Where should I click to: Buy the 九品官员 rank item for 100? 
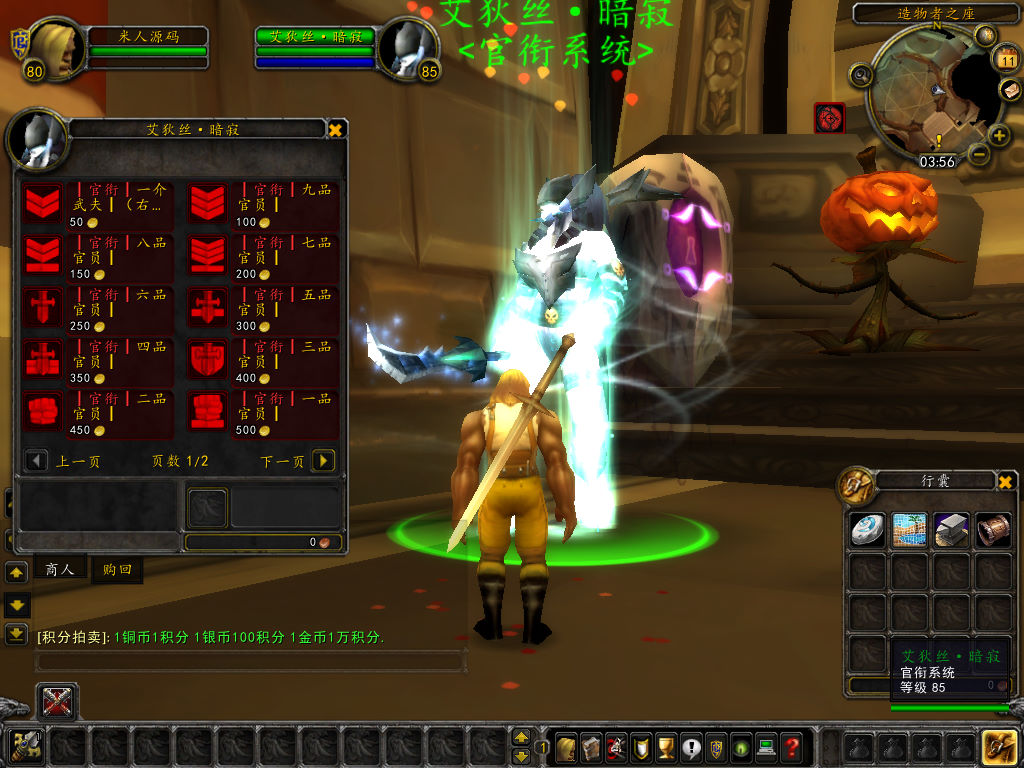point(207,203)
